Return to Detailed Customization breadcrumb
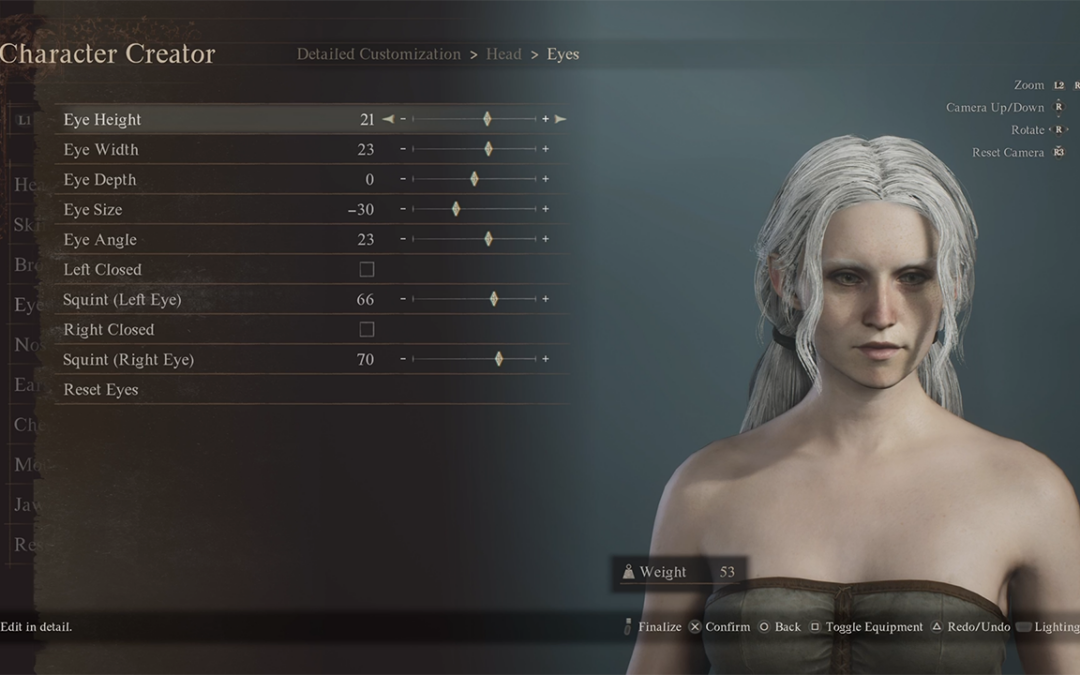This screenshot has width=1080, height=675. 378,54
